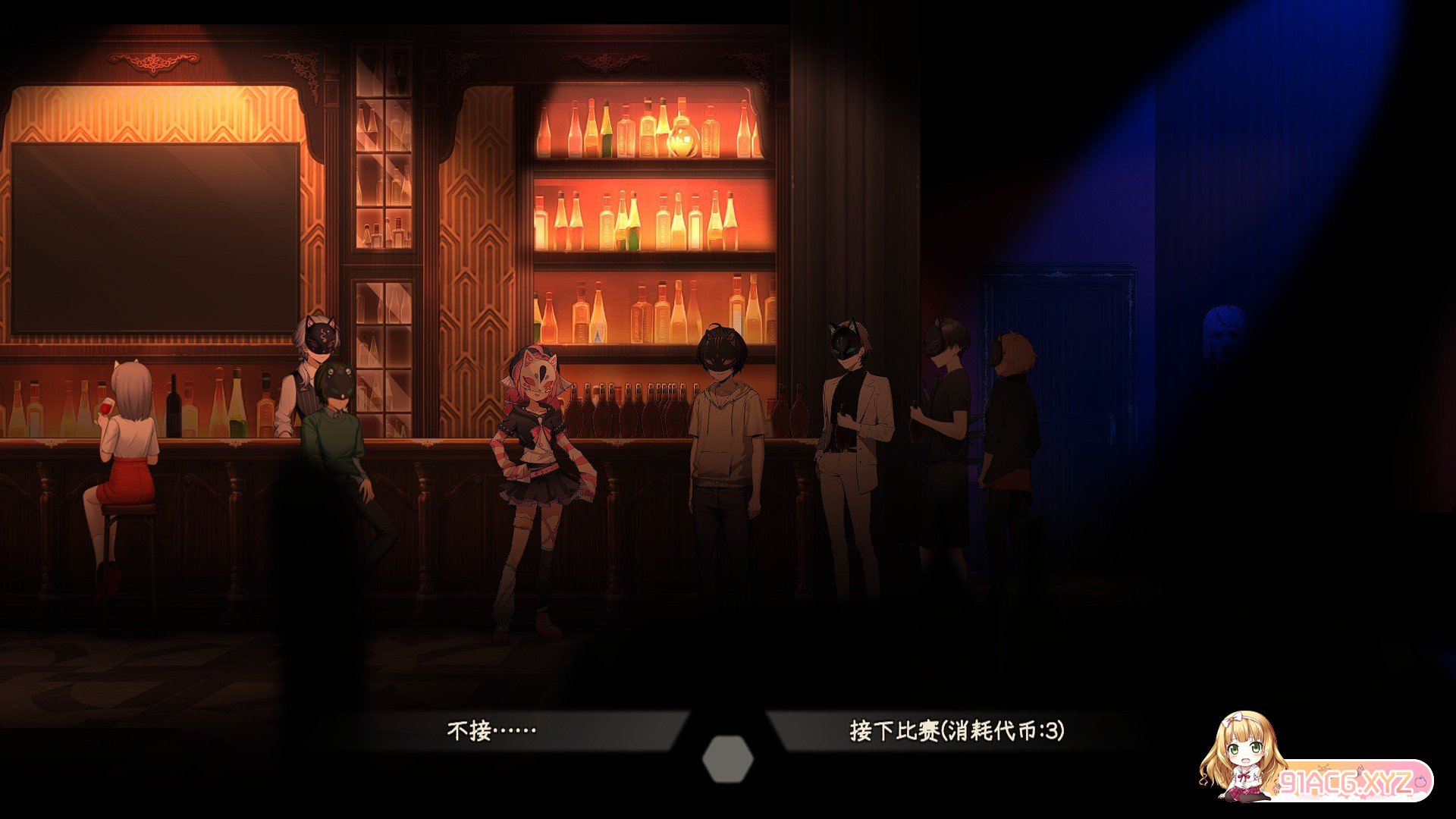Accept with "接下比赛(消耗代币:3)" option
Image resolution: width=1456 pixels, height=819 pixels.
(956, 731)
